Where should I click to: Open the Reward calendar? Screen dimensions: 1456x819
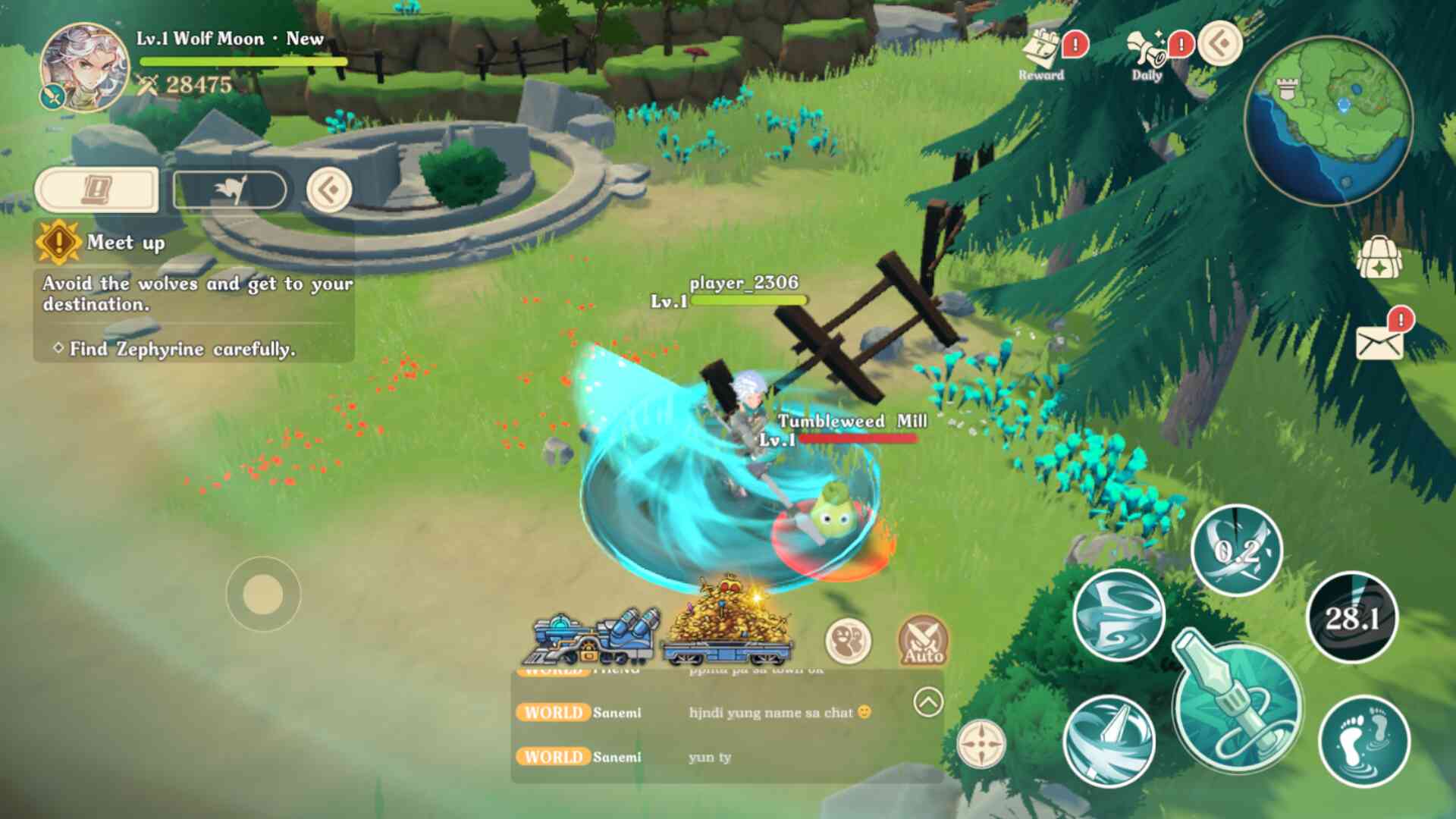pos(1041,53)
